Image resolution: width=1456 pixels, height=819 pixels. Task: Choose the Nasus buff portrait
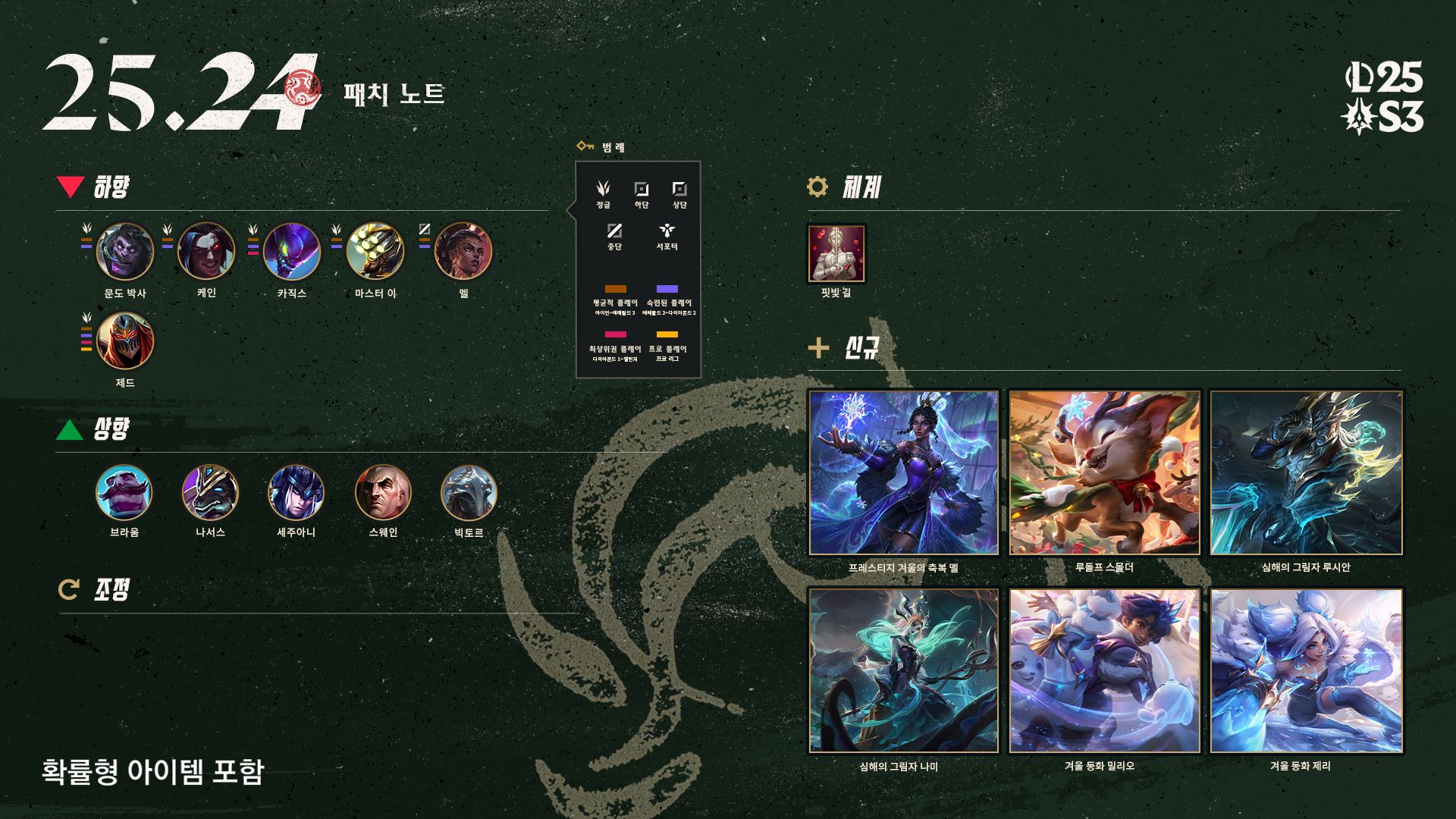tap(210, 493)
